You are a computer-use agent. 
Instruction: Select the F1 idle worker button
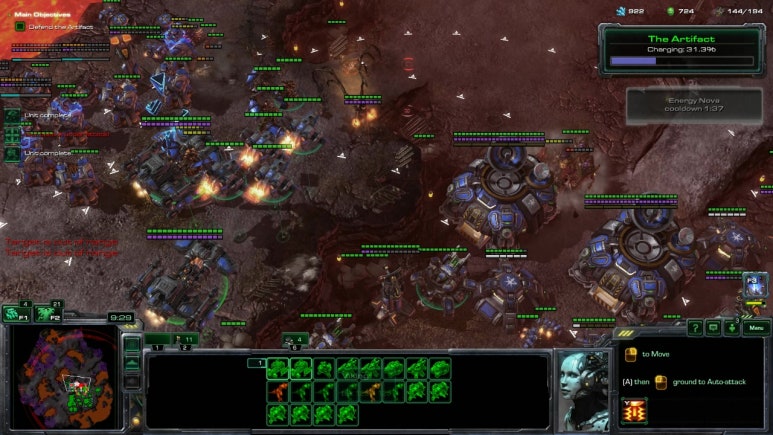pyautogui.click(x=17, y=314)
